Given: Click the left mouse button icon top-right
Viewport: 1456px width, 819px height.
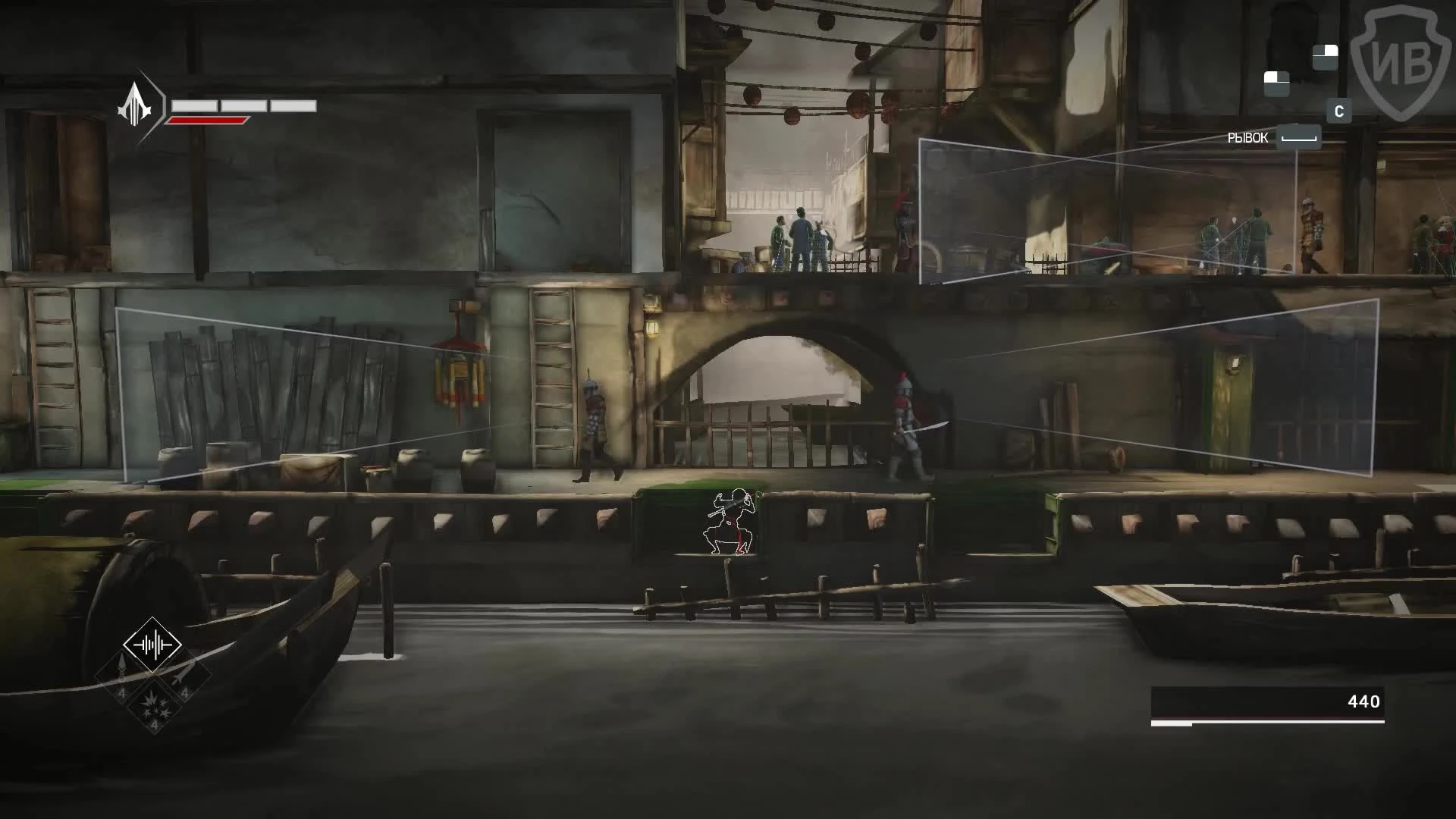Looking at the screenshot, I should (1277, 83).
